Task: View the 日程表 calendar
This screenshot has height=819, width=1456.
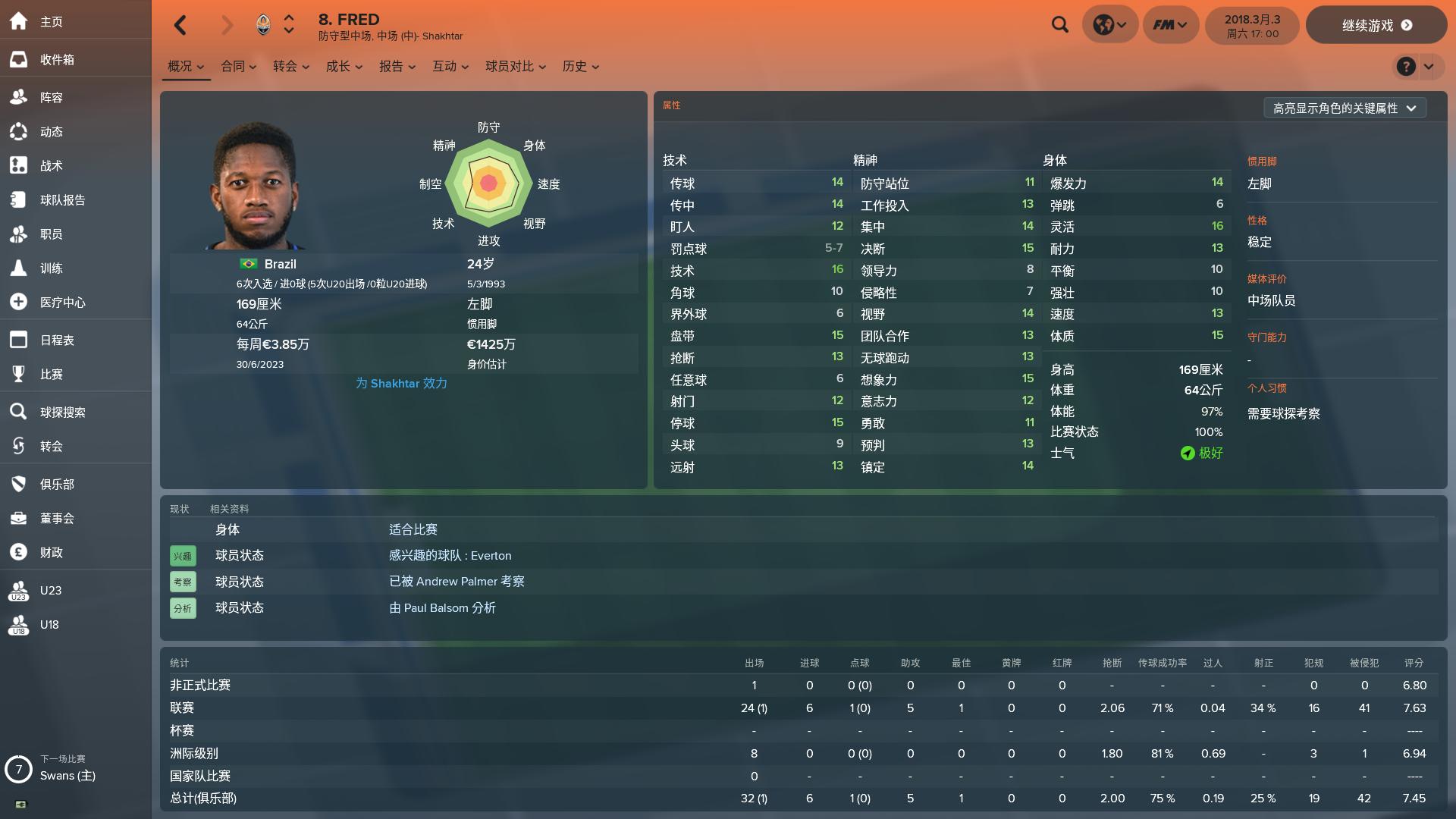Action: [56, 340]
